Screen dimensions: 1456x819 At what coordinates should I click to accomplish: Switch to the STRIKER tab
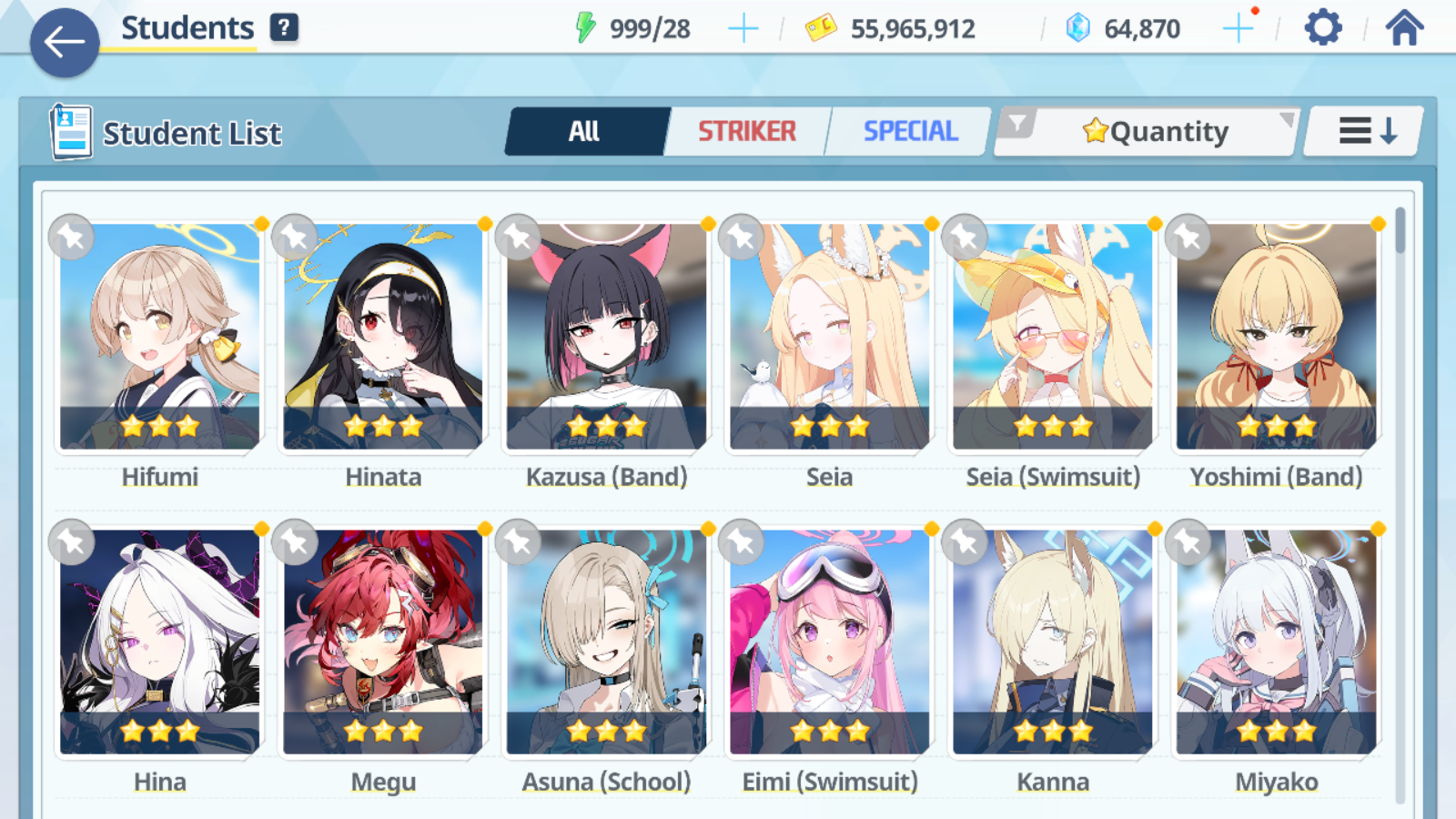(x=746, y=131)
